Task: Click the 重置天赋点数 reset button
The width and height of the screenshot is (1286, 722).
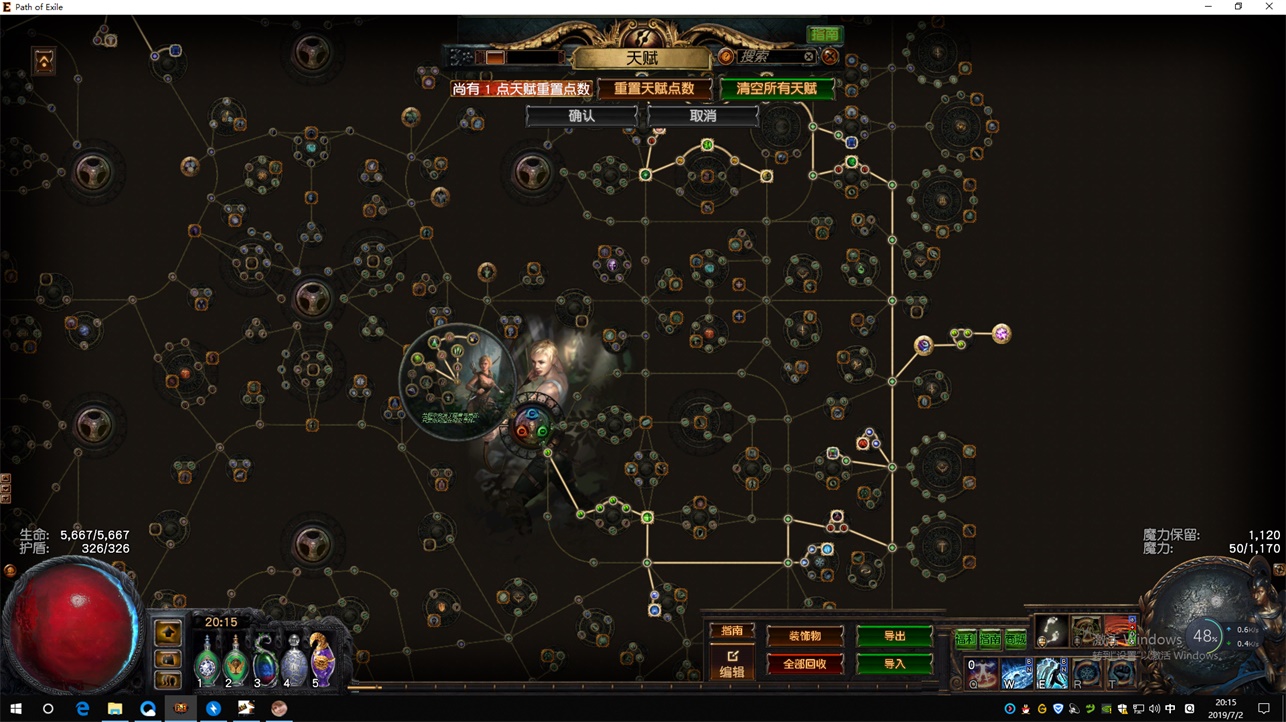Action: (x=654, y=89)
